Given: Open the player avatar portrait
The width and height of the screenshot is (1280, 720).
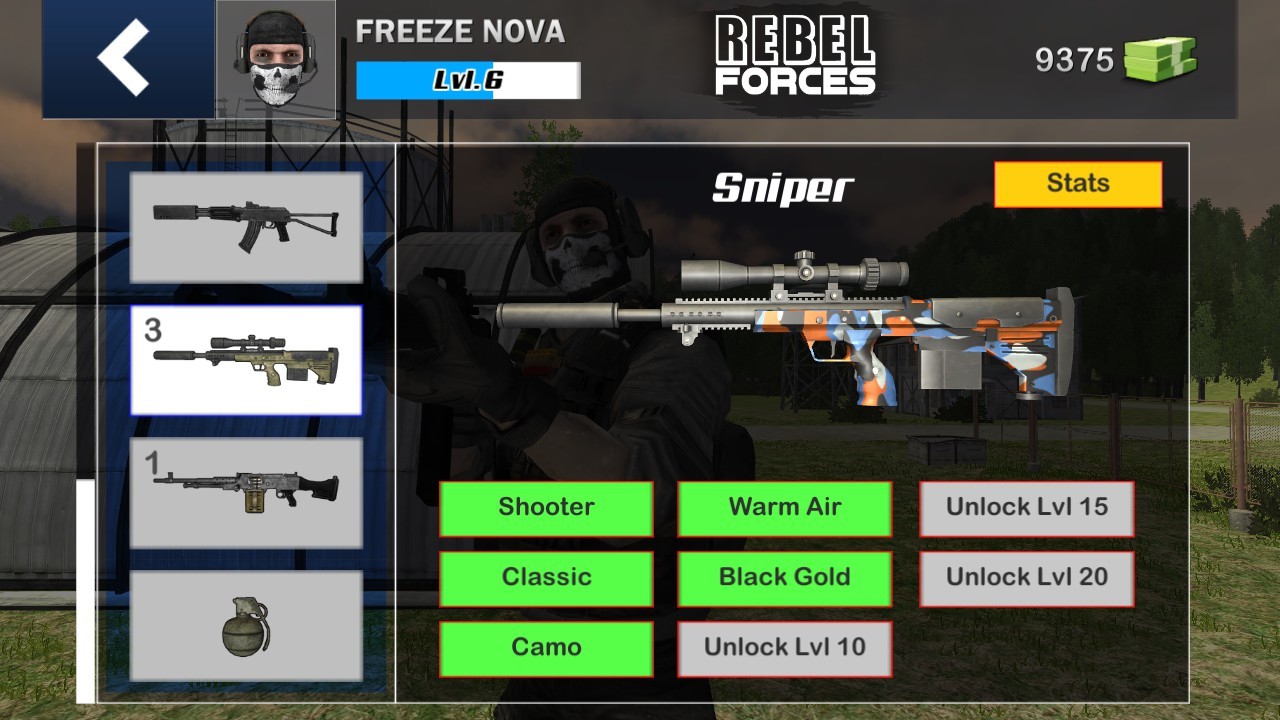Looking at the screenshot, I should pyautogui.click(x=275, y=55).
